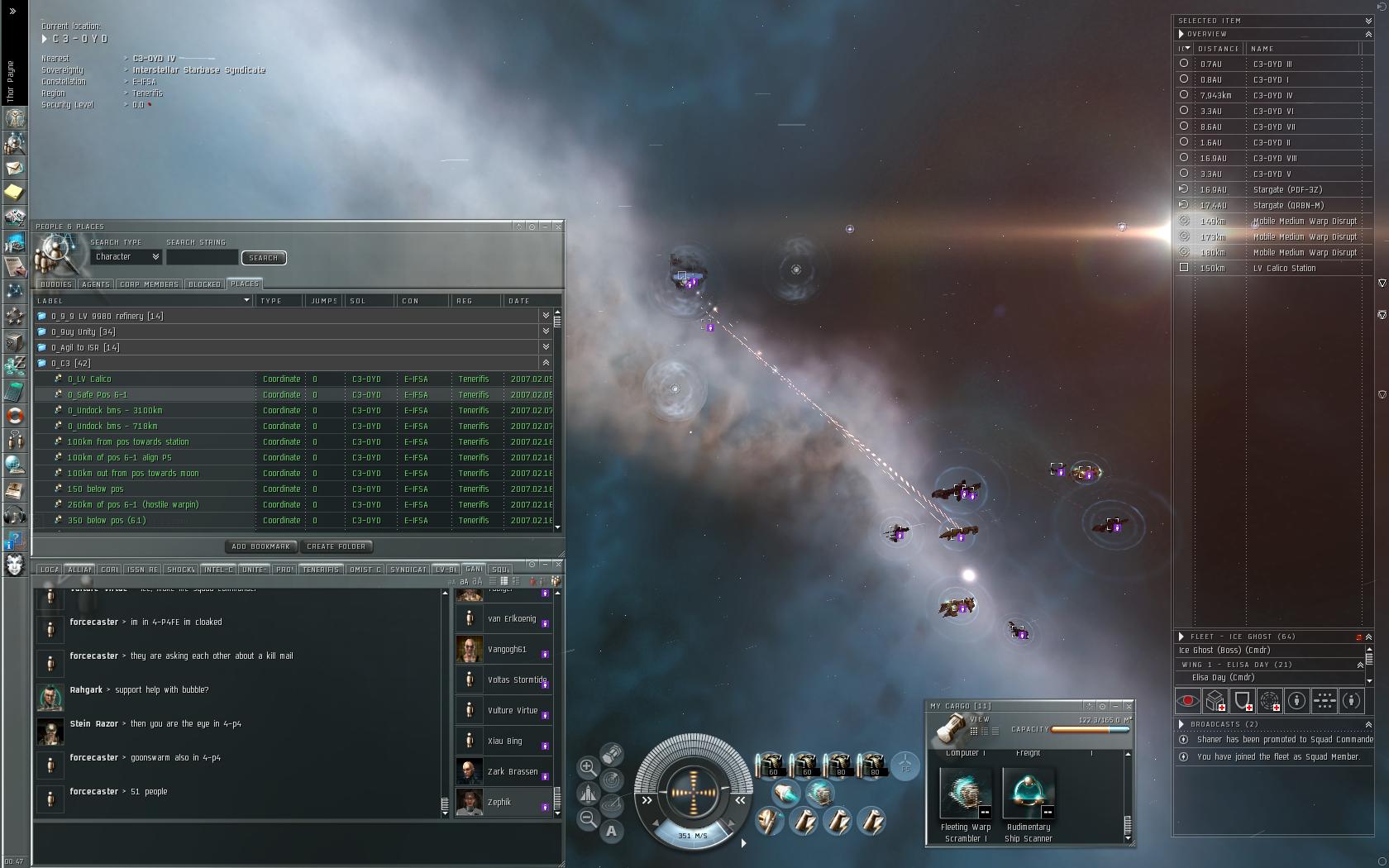Expand the 0_Guy Unity folder

[x=546, y=331]
